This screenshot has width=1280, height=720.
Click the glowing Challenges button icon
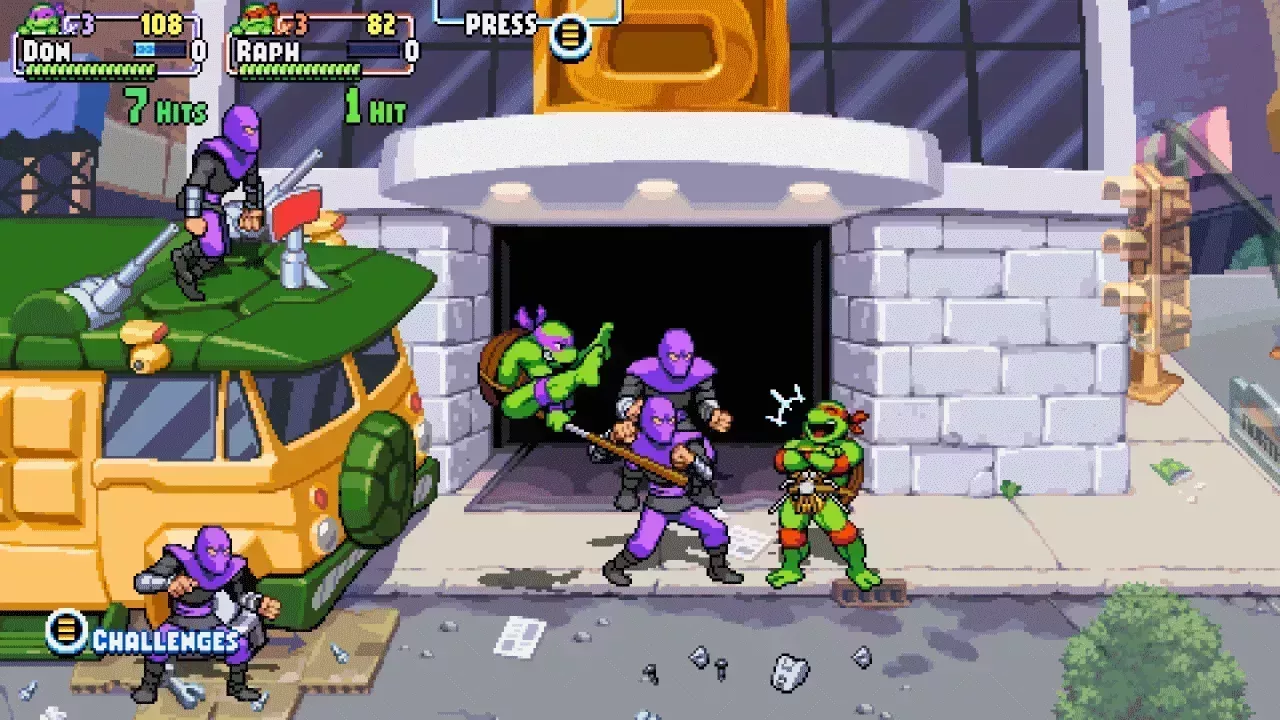[x=66, y=634]
